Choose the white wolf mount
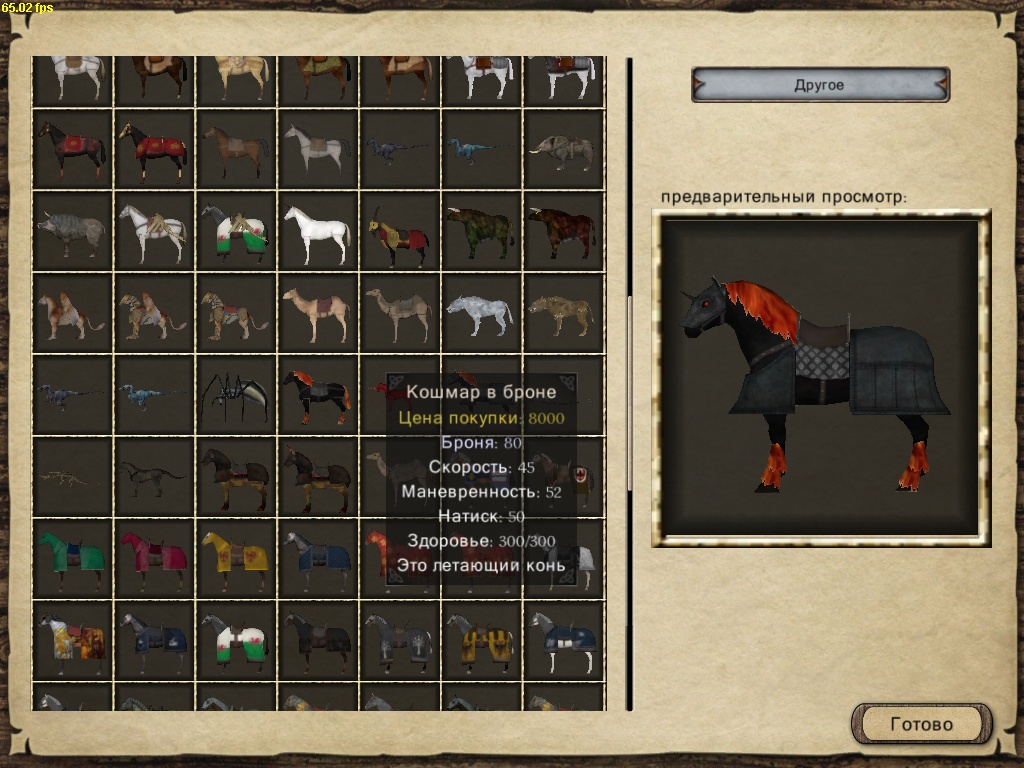Viewport: 1024px width, 768px height. [x=481, y=313]
